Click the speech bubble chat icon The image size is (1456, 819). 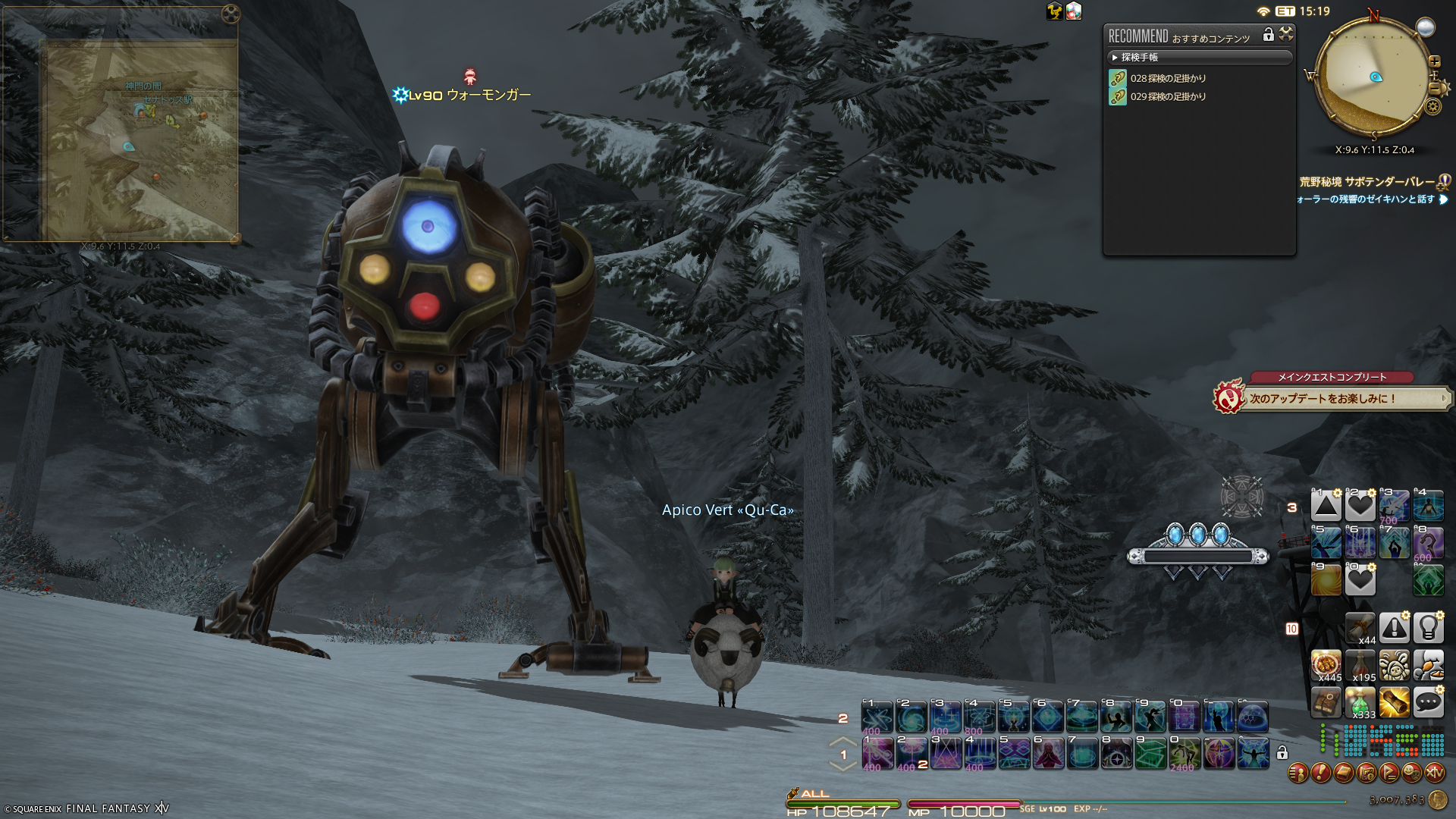pyautogui.click(x=1428, y=703)
